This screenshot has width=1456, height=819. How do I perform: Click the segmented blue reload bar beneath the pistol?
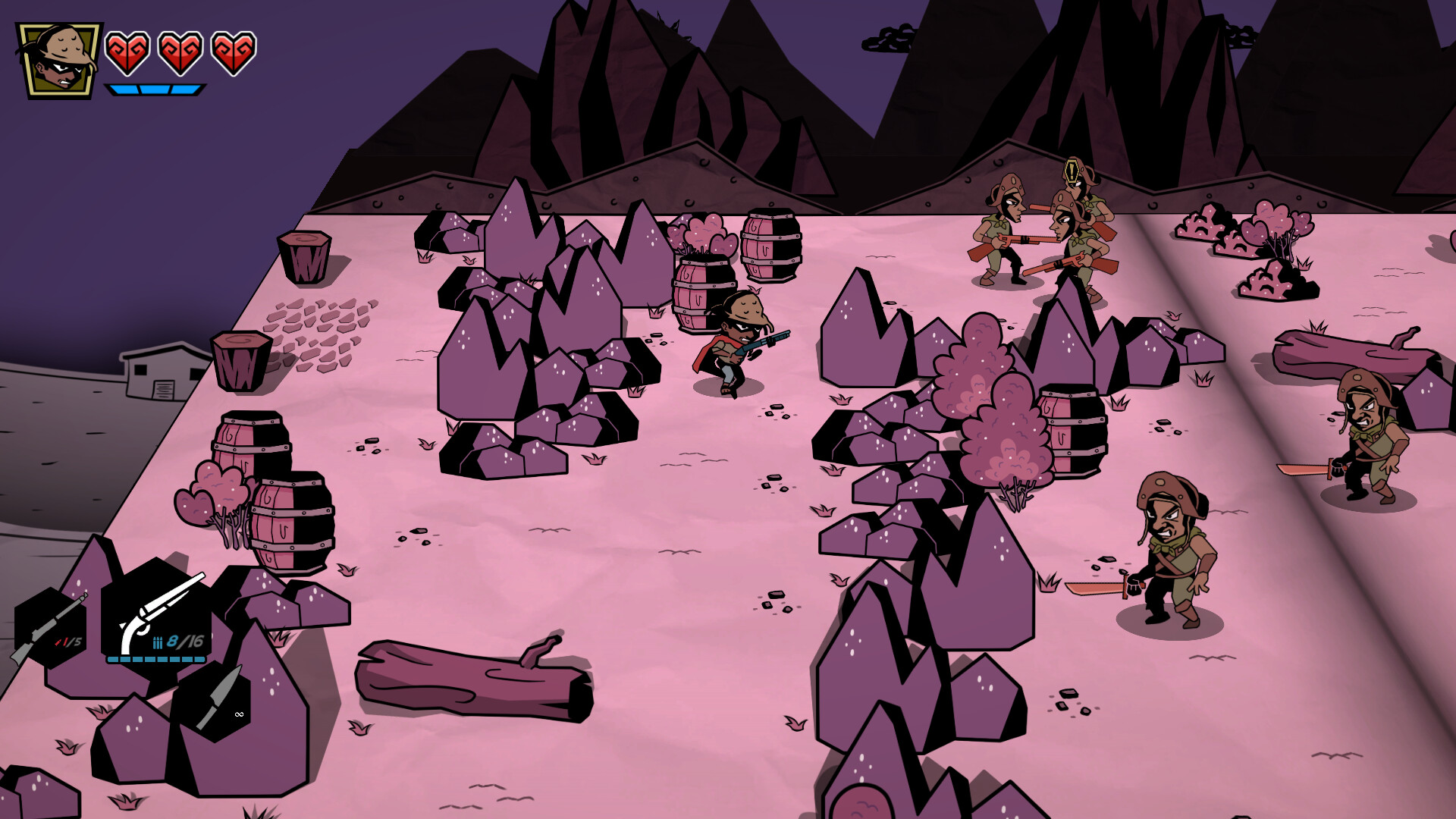pyautogui.click(x=155, y=661)
